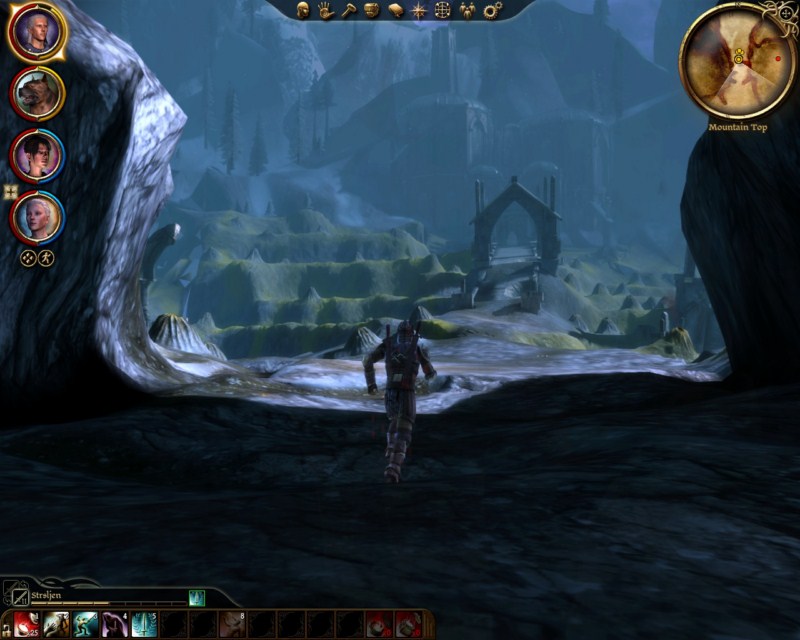Open the hammer icon in top menu
Viewport: 800px width, 640px height.
coord(349,10)
